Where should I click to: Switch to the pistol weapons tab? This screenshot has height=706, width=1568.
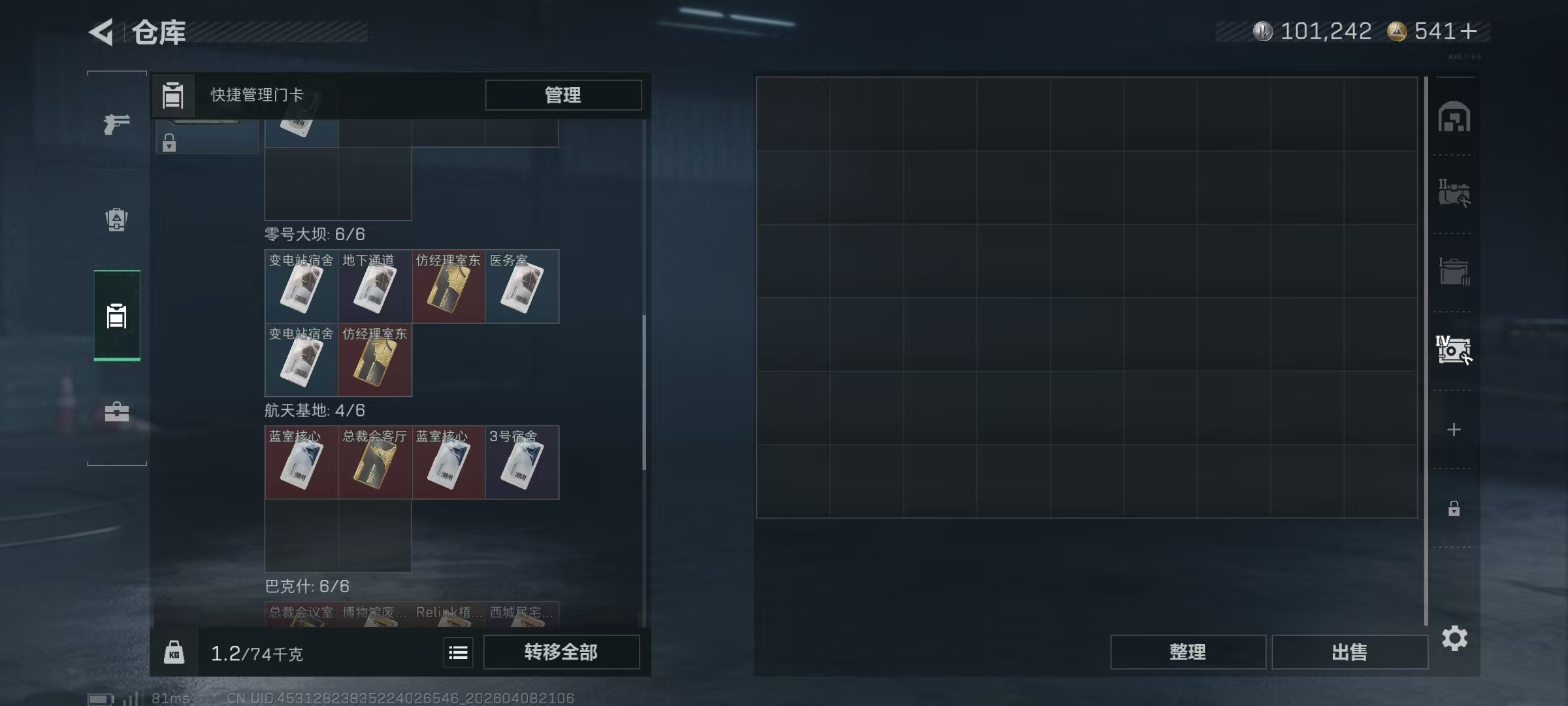(116, 124)
